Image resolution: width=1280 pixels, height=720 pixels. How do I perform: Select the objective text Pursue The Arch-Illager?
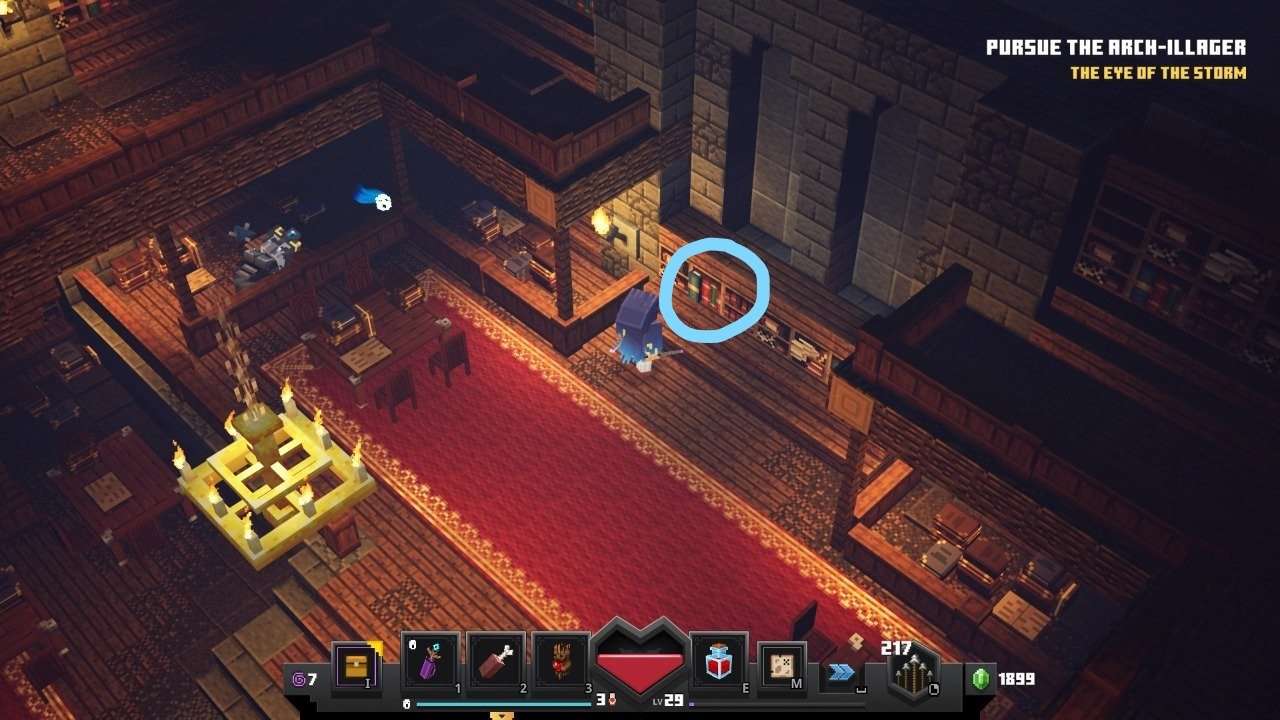coord(1117,46)
